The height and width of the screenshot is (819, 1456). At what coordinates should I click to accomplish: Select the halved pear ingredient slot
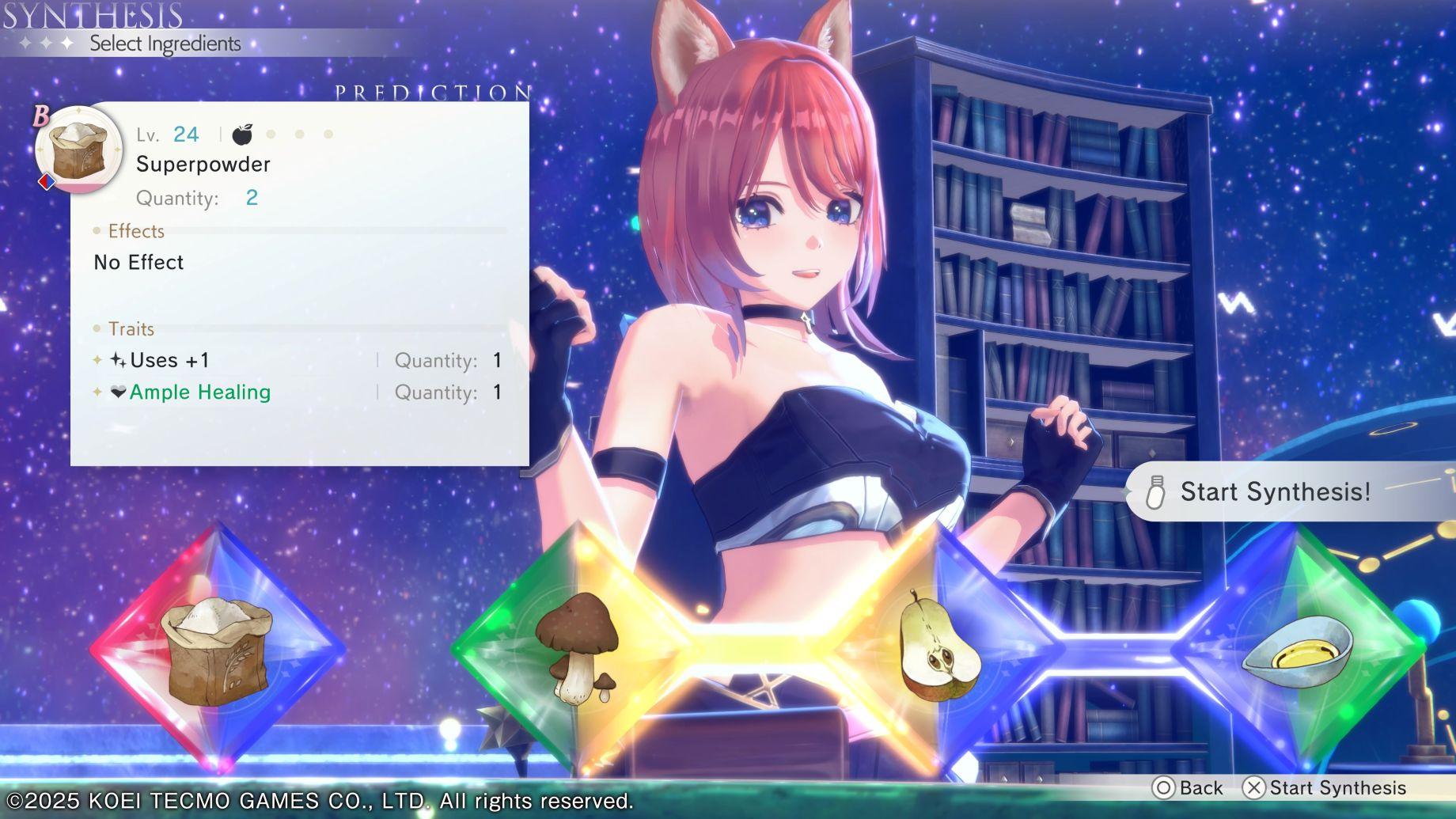point(939,649)
